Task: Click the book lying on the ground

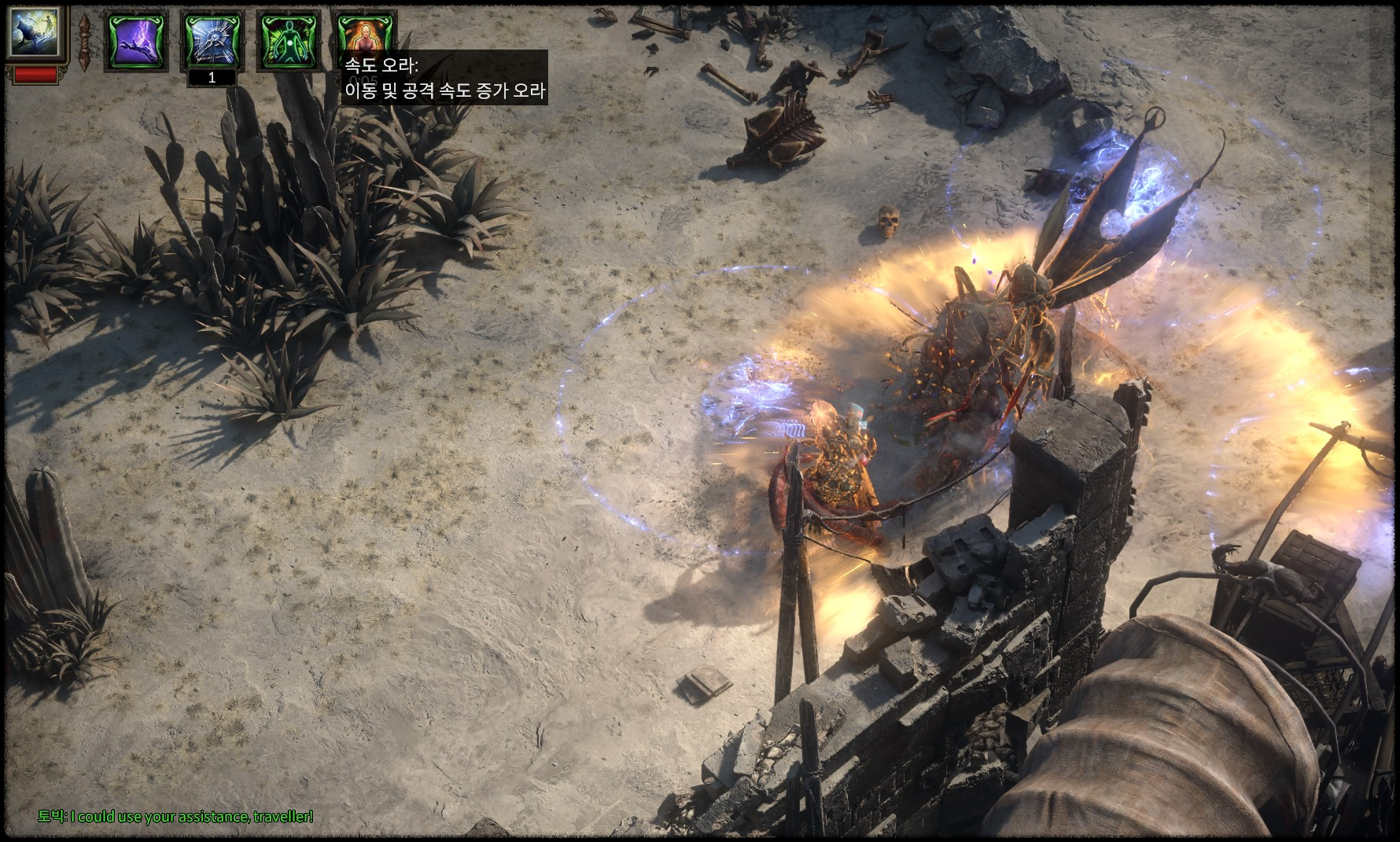Action: click(x=705, y=683)
